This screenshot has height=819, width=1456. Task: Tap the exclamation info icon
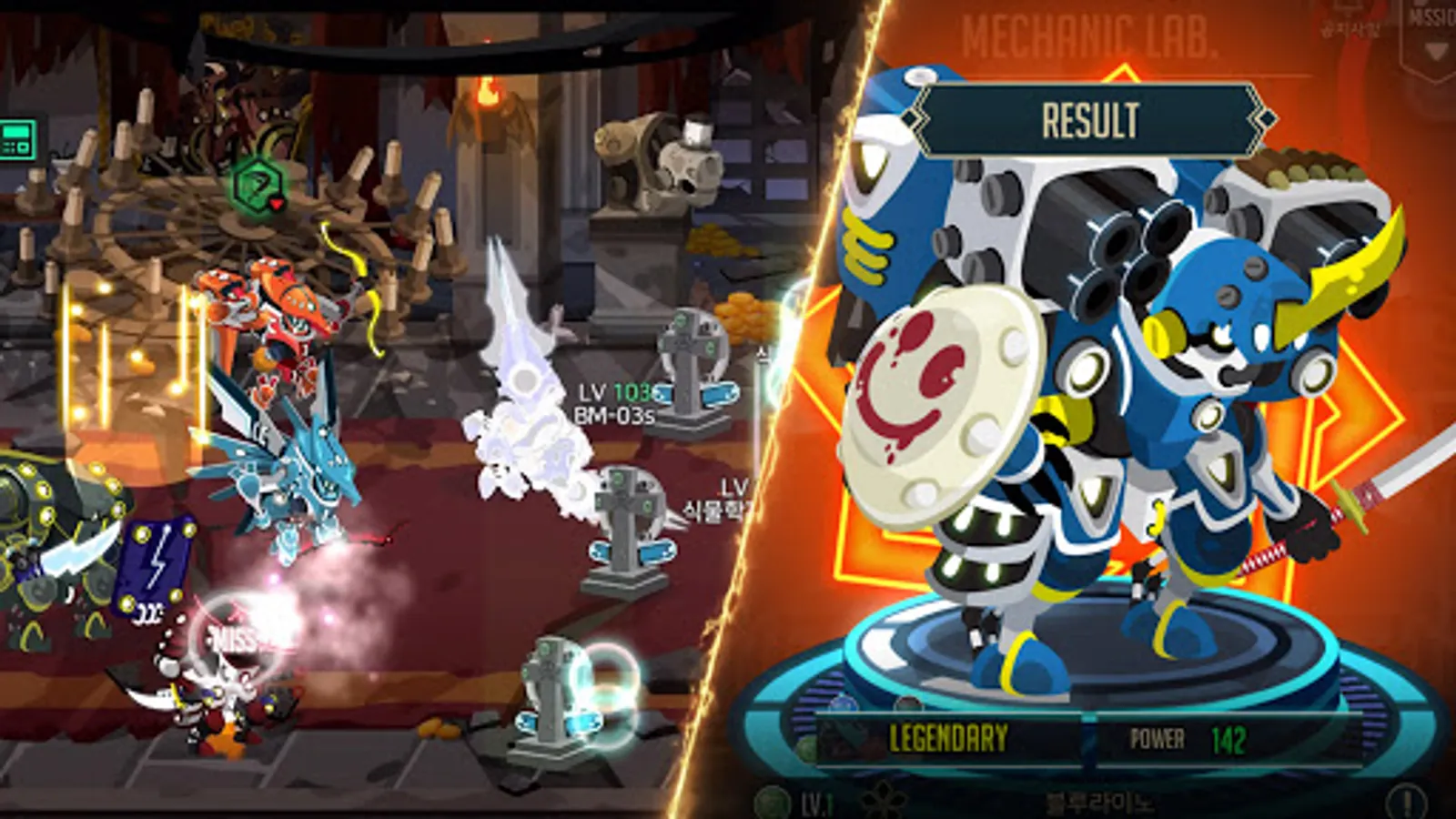(1406, 804)
